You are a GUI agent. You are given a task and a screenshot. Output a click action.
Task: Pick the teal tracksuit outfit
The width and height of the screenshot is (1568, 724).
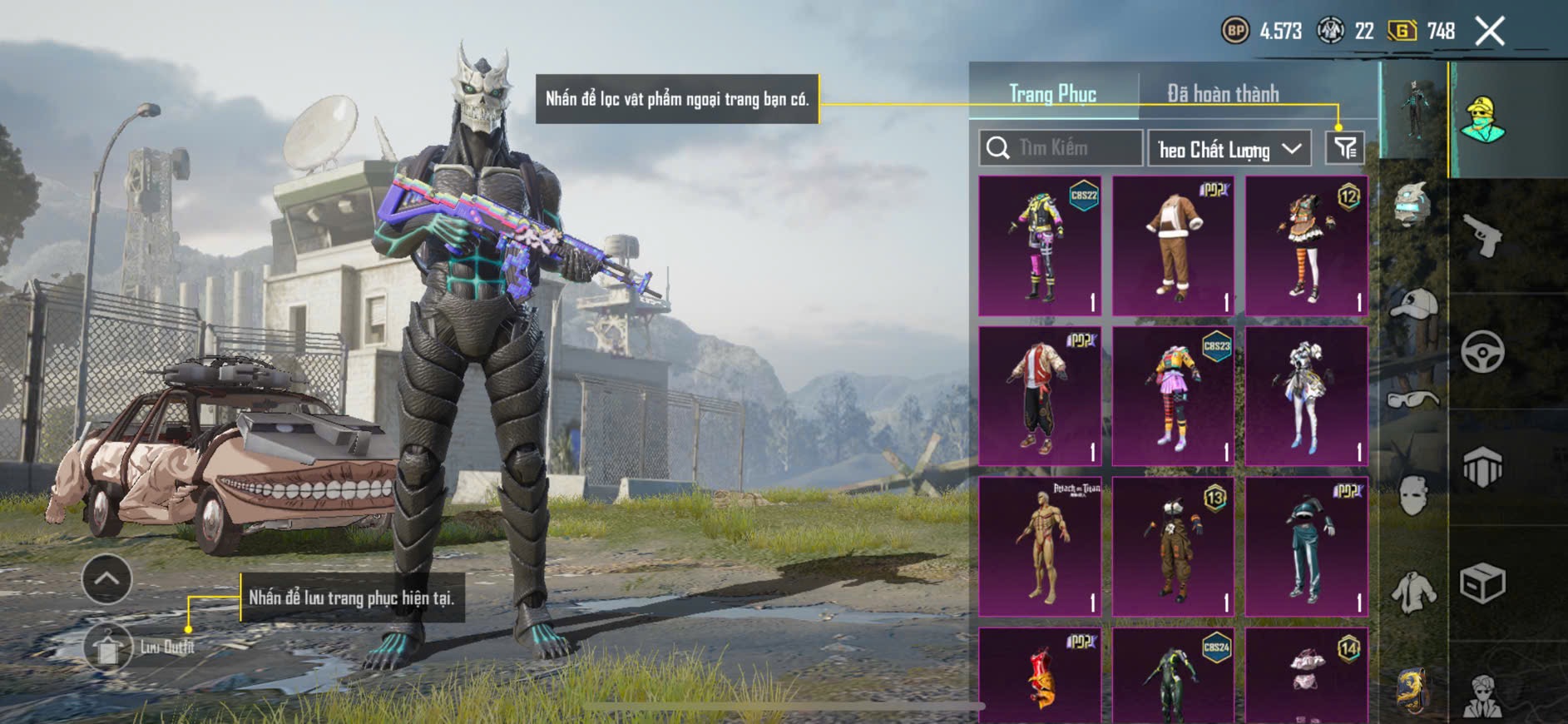pos(1306,547)
